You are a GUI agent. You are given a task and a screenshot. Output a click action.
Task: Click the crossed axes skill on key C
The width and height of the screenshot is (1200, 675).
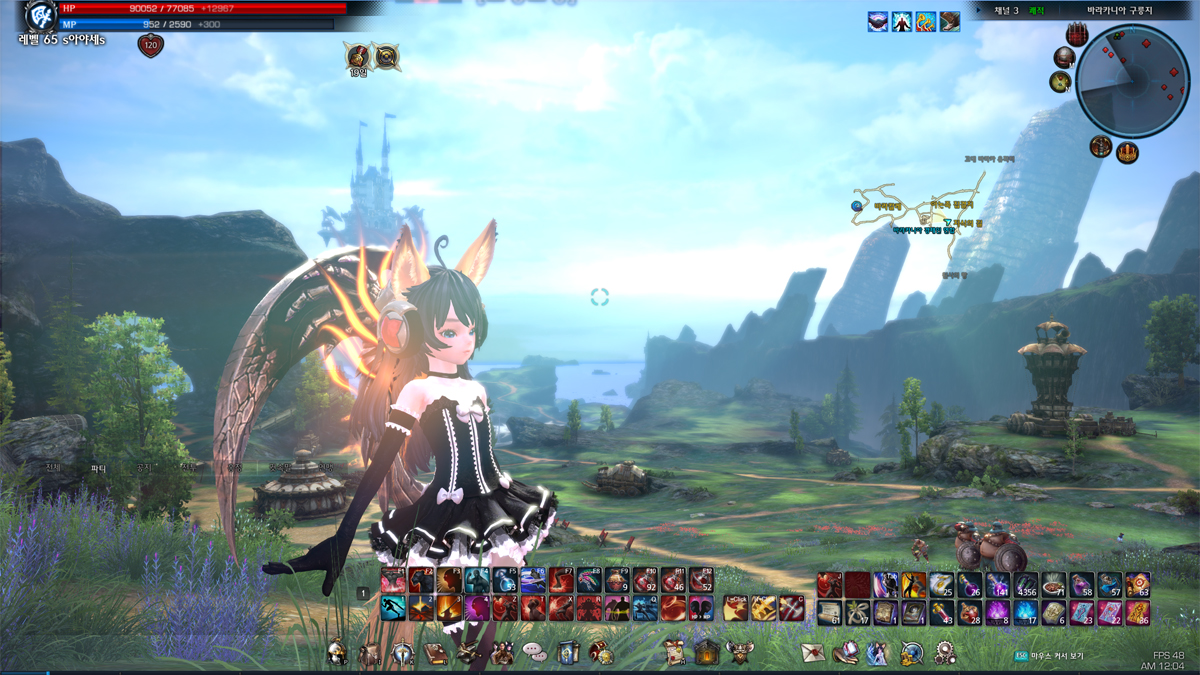pyautogui.click(x=792, y=607)
